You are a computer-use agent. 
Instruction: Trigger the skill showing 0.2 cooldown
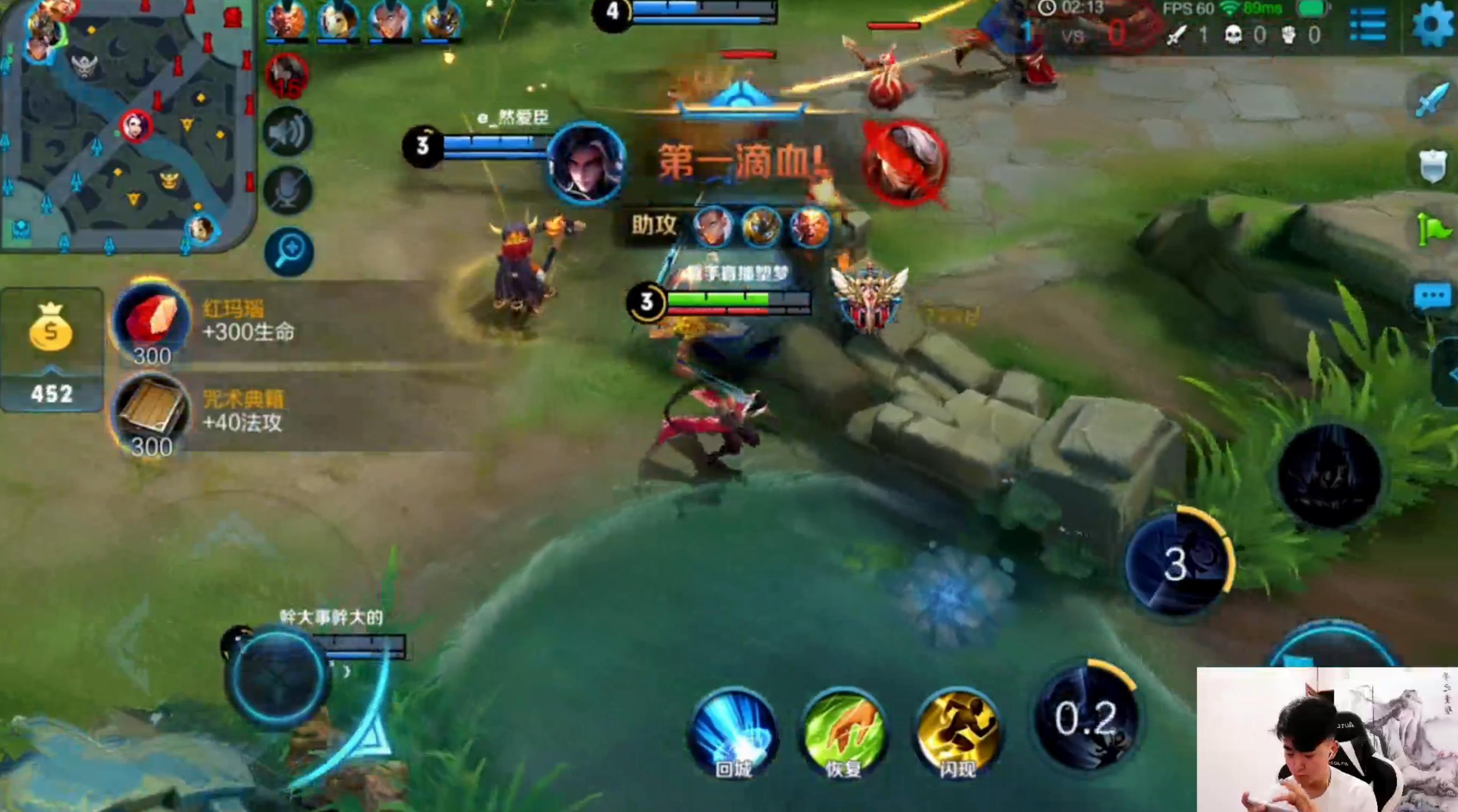tap(1086, 718)
